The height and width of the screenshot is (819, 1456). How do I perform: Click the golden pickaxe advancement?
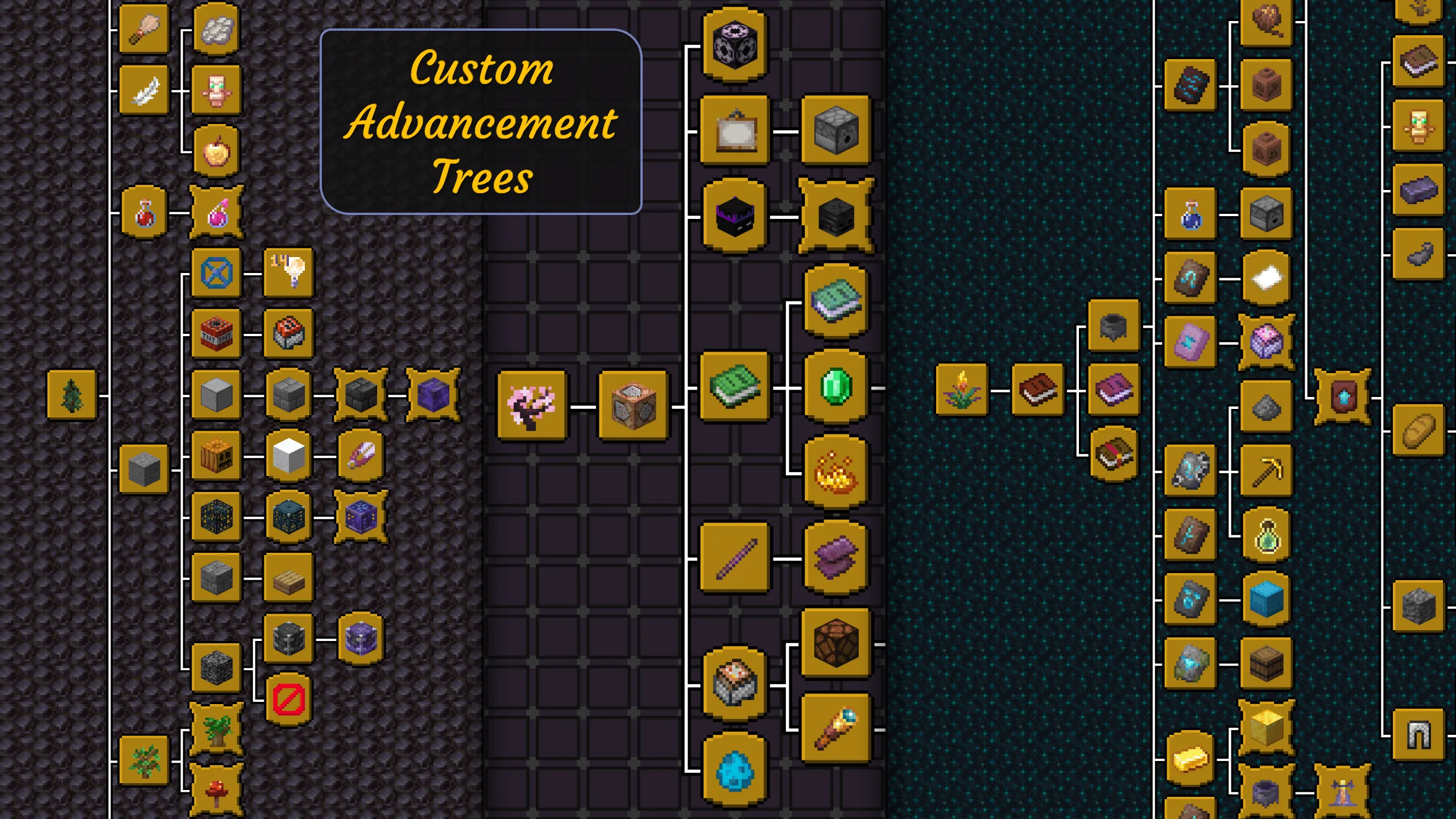point(1266,471)
